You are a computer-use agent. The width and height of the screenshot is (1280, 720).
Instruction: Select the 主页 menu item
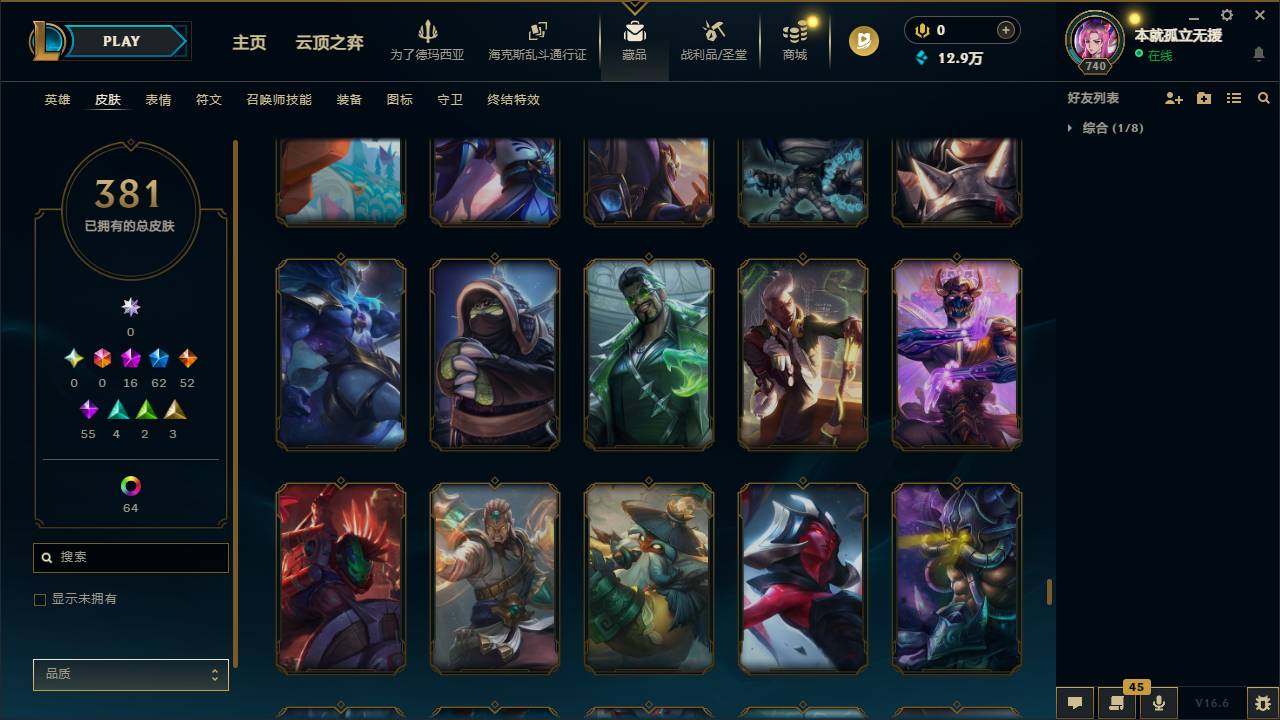click(x=248, y=44)
